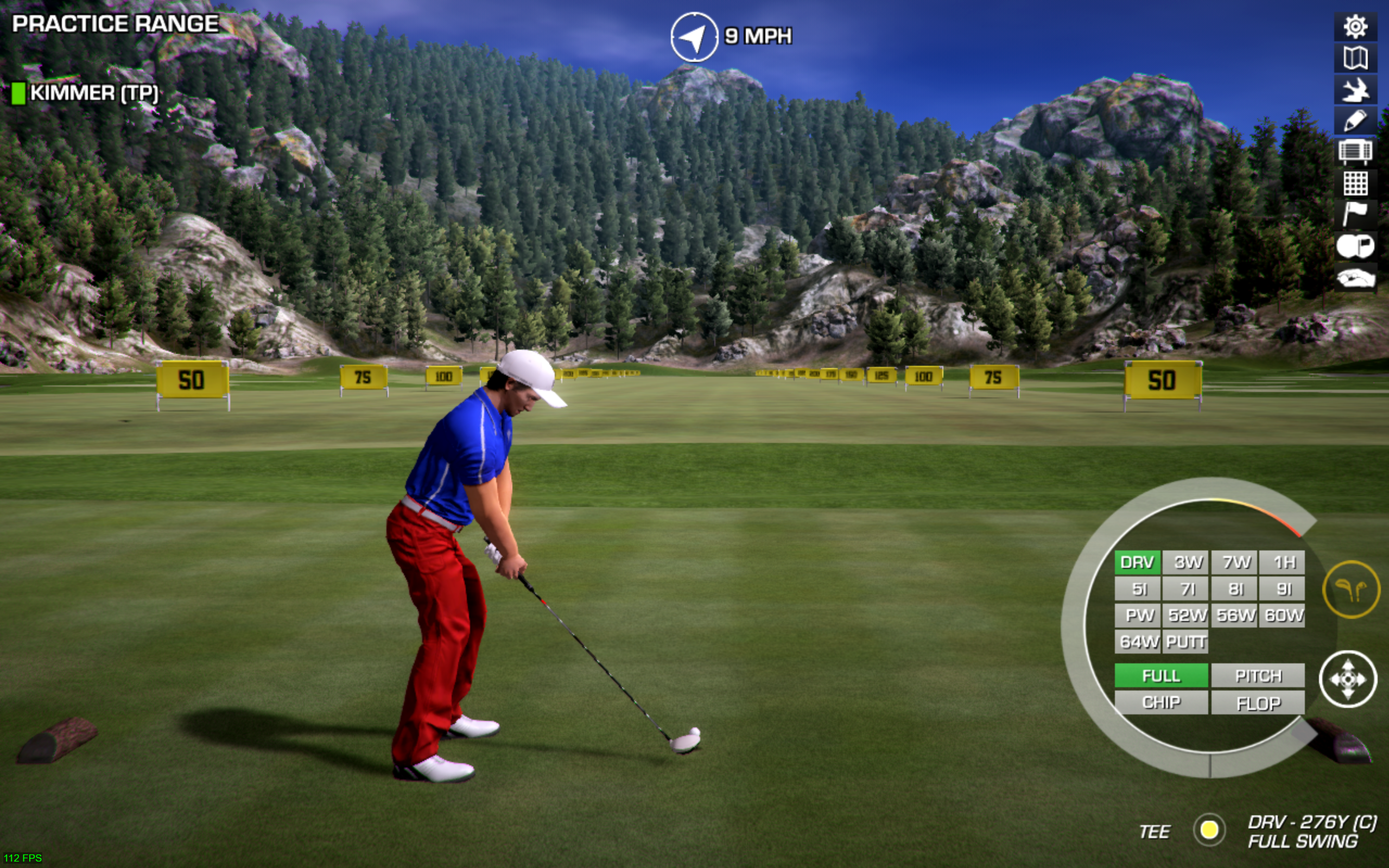
Task: Select the pencil icon
Action: click(1355, 121)
